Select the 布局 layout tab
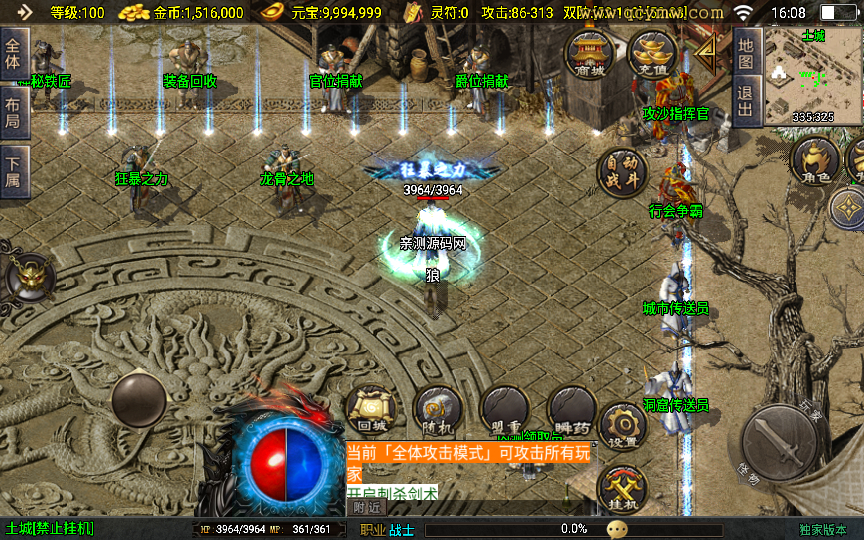The width and height of the screenshot is (864, 540). [13, 110]
